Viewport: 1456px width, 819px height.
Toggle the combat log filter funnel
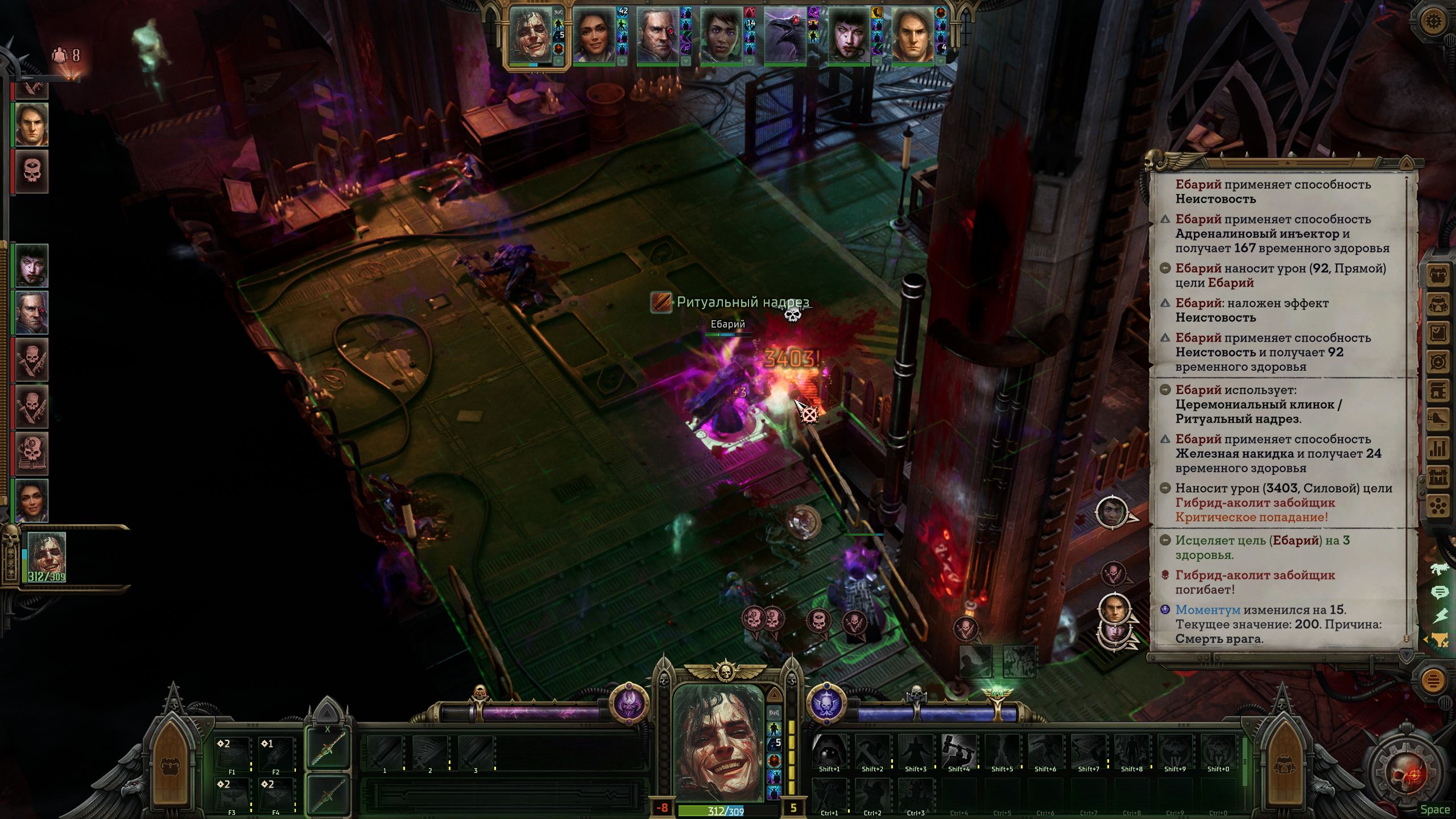click(x=1439, y=640)
